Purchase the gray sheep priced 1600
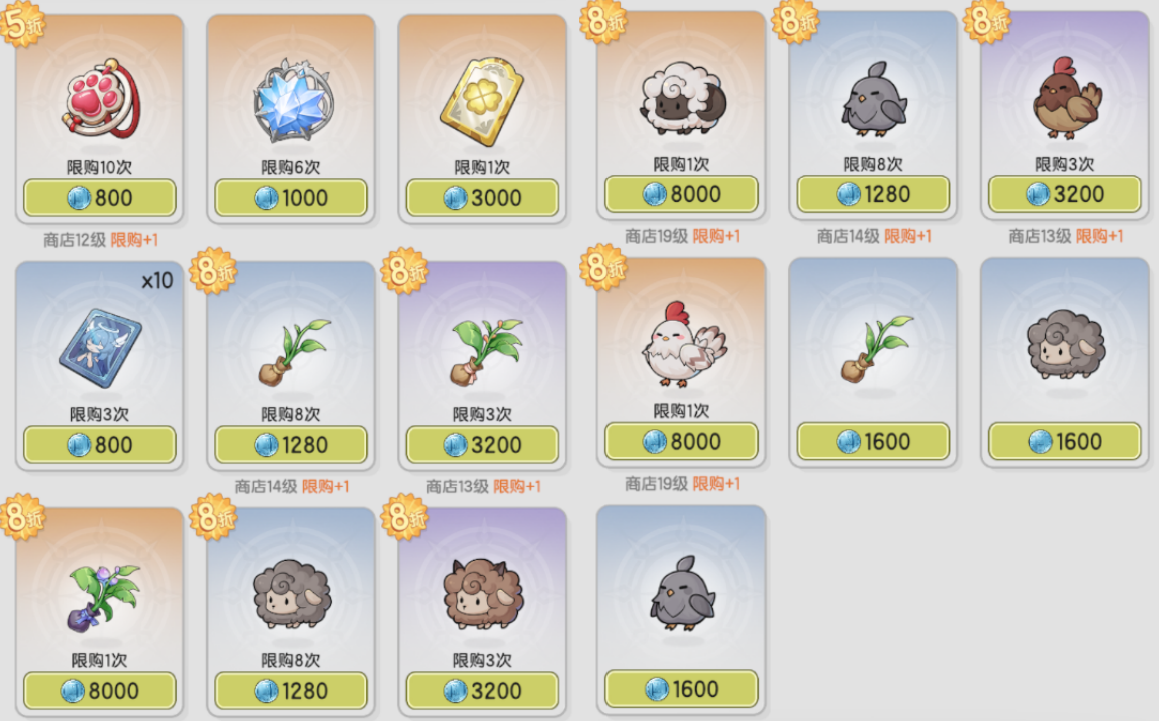This screenshot has width=1159, height=721. [1064, 441]
